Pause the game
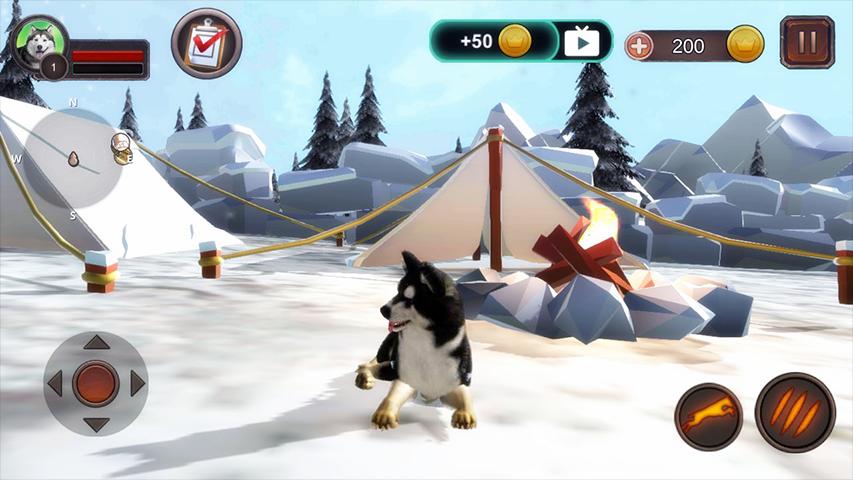Viewport: 853px width, 480px height. [806, 42]
